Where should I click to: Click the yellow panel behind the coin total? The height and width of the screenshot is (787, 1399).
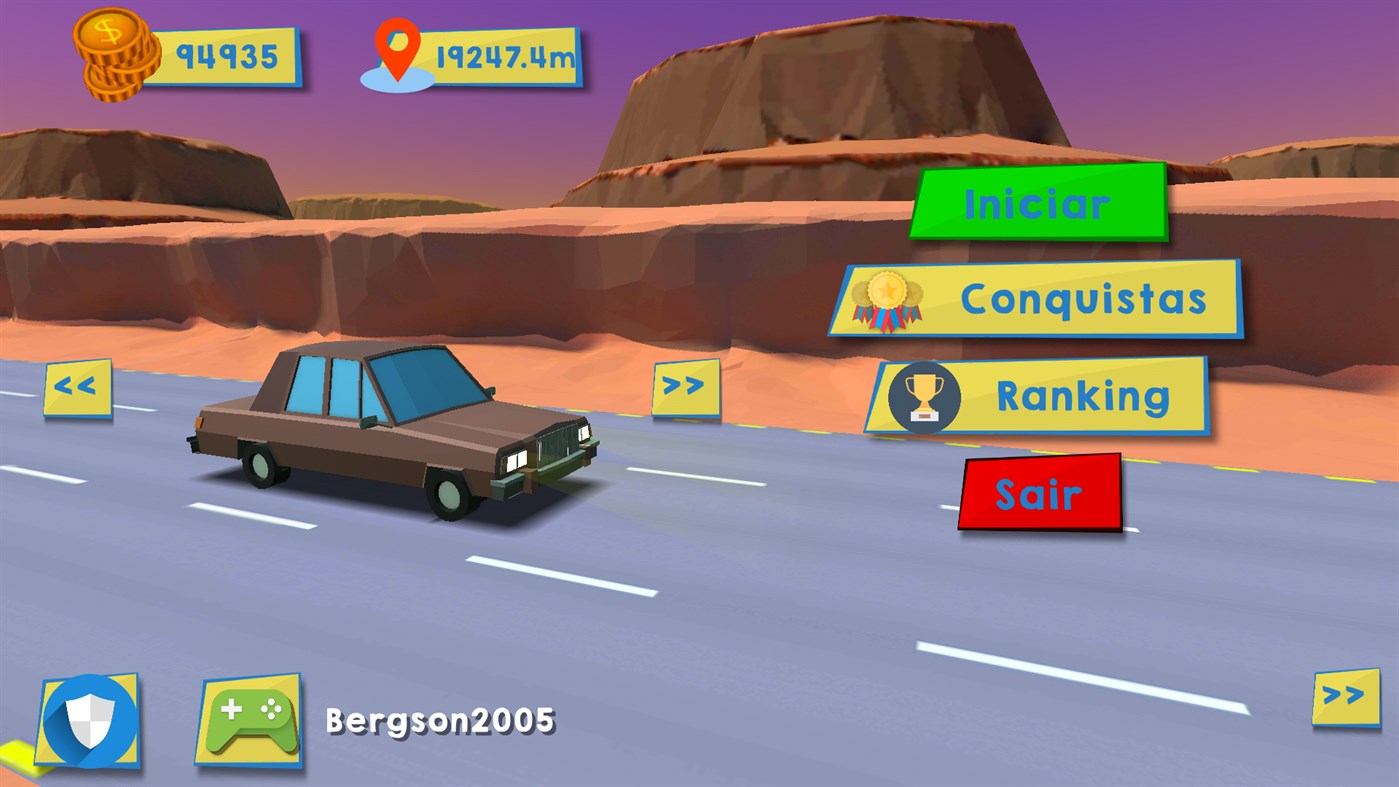[x=225, y=58]
